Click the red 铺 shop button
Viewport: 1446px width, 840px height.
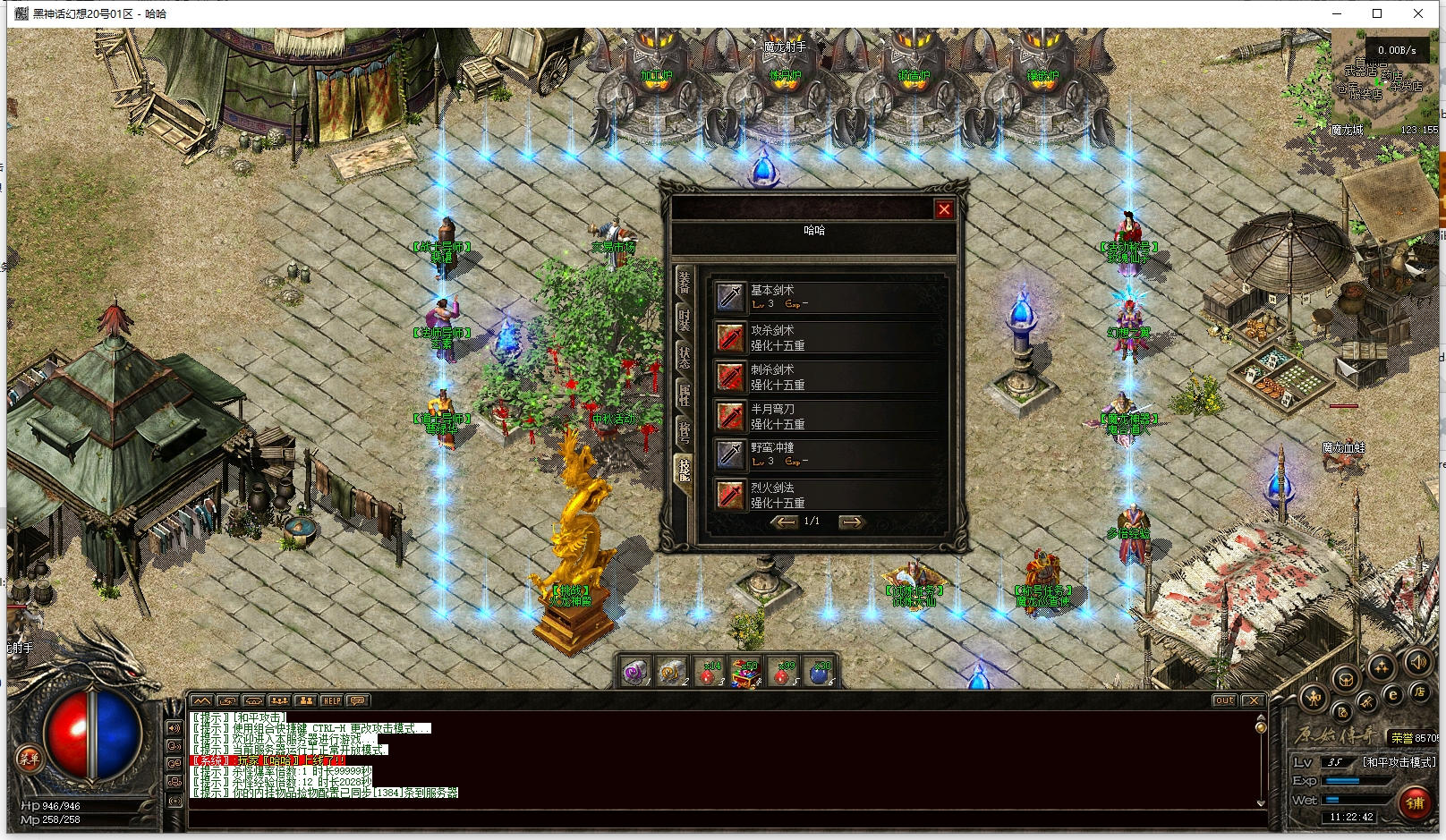pos(1415,802)
